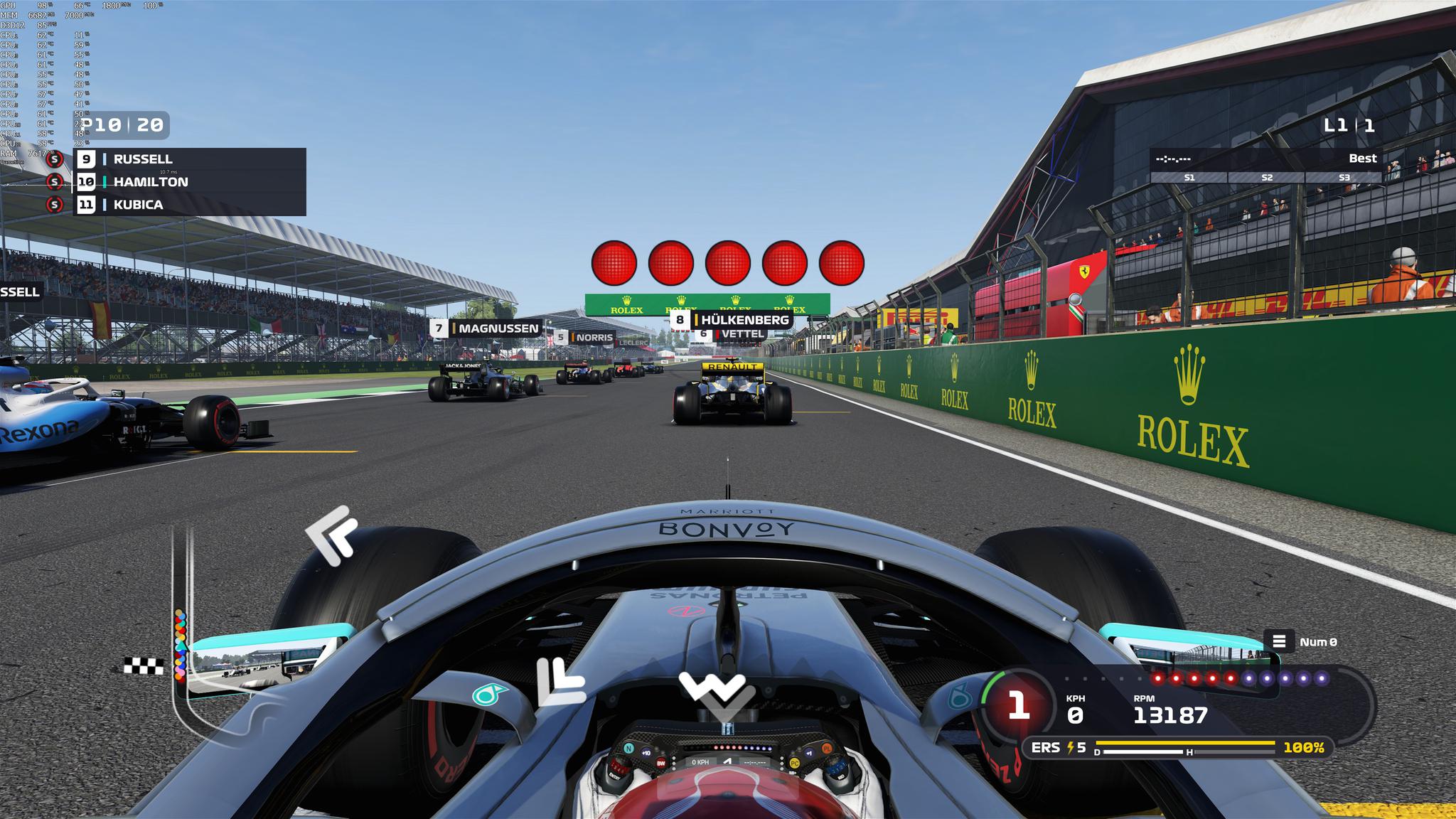Open the Num 0 MFD hamburger menu icon
The width and height of the screenshot is (1456, 819).
pos(1278,639)
